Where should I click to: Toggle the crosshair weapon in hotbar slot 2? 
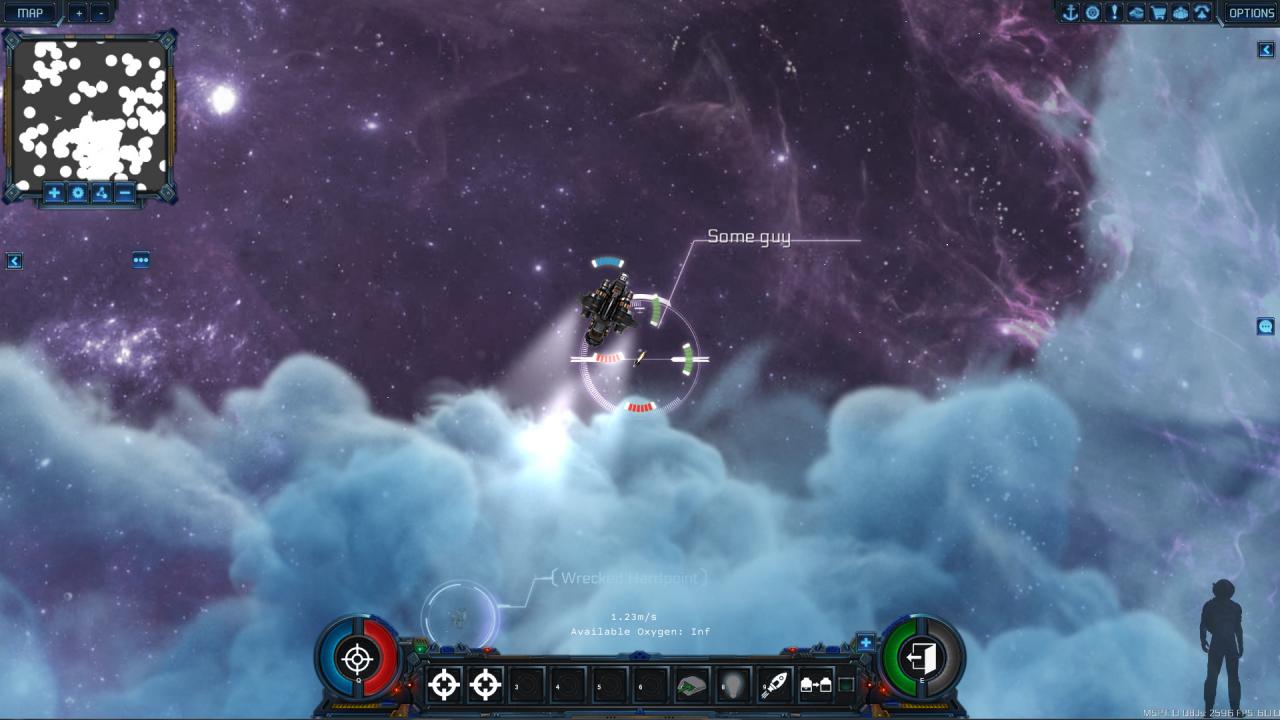point(486,686)
